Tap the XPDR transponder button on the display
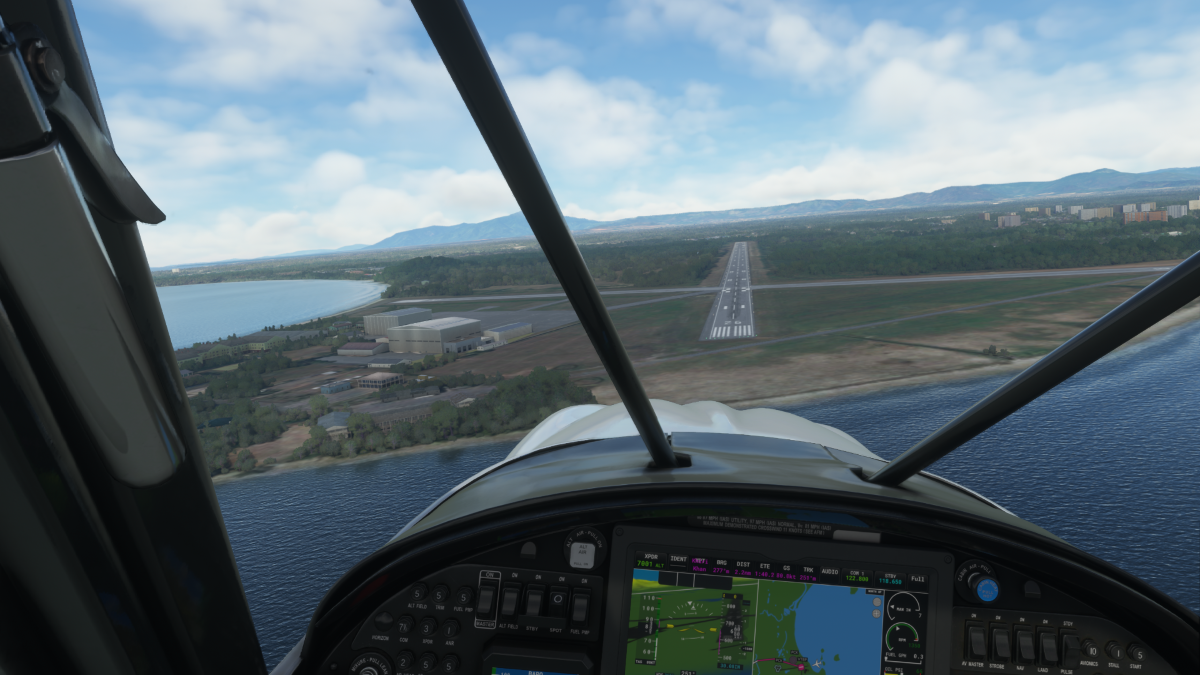The width and height of the screenshot is (1200, 675). 651,560
